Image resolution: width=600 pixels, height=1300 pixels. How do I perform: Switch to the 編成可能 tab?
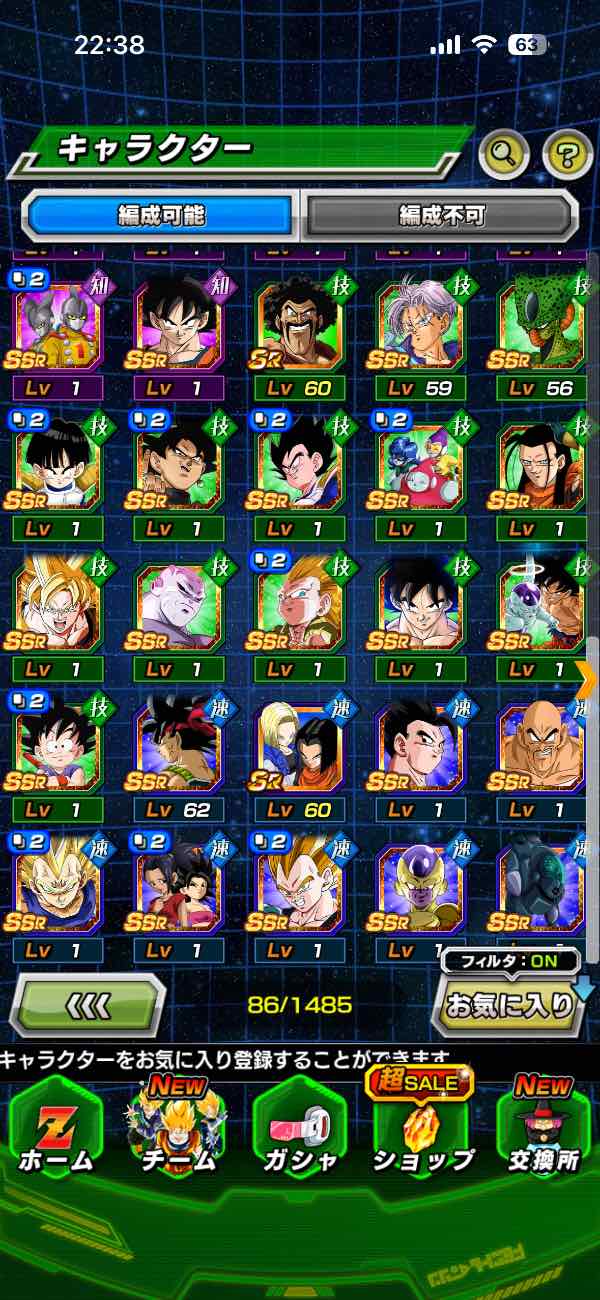click(x=161, y=215)
